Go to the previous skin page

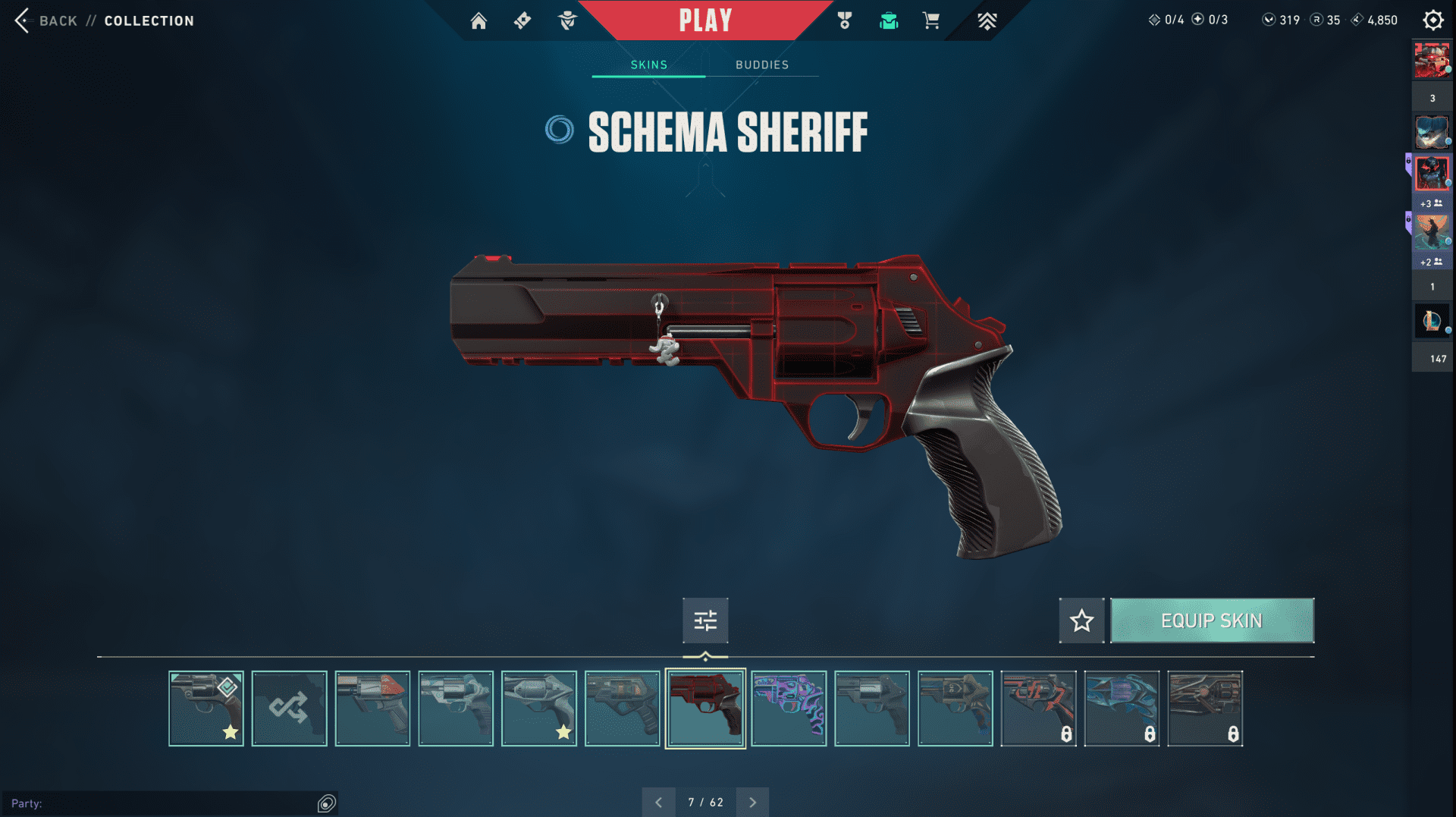tap(658, 802)
